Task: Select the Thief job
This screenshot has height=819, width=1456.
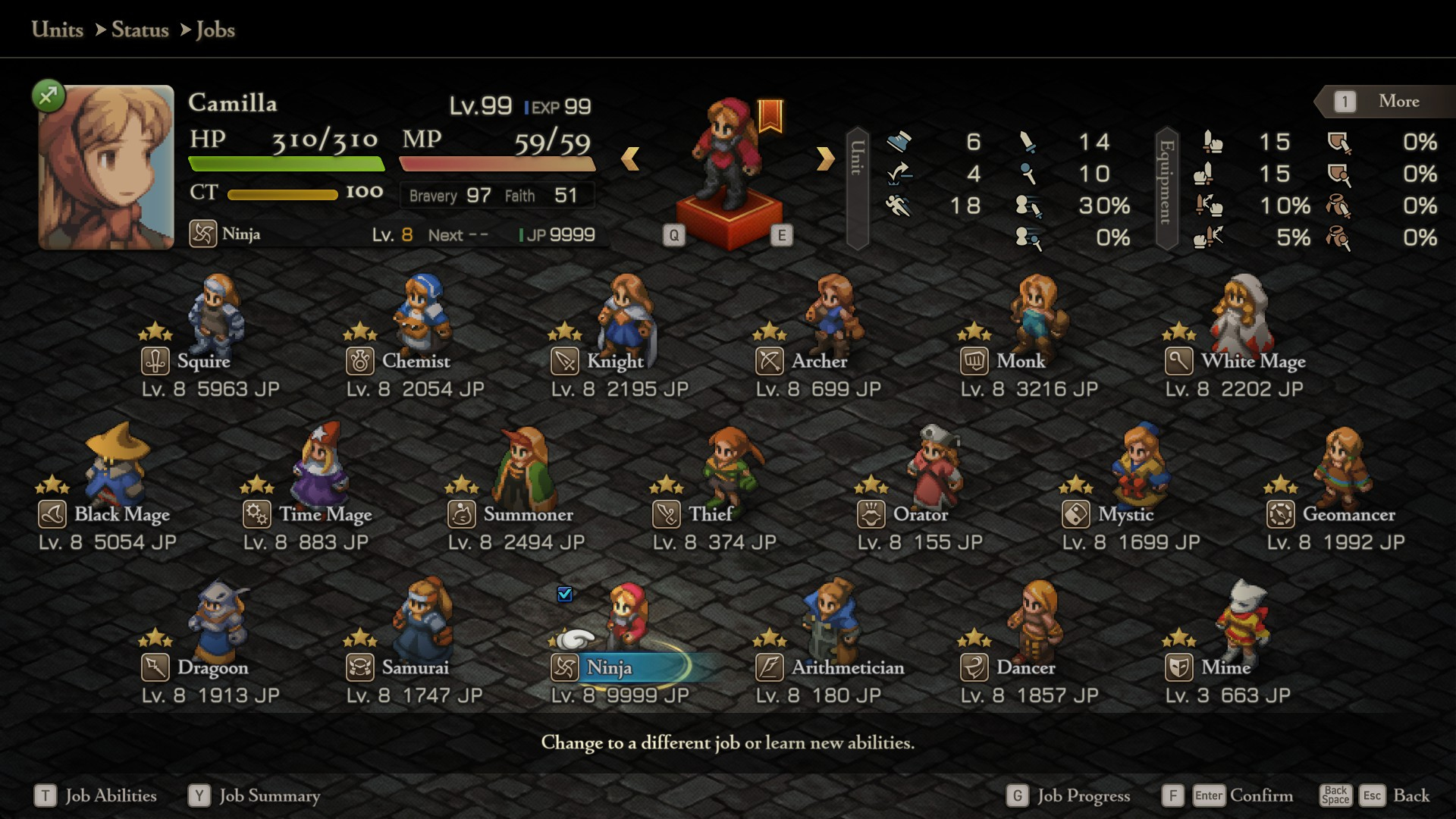Action: coord(710,515)
